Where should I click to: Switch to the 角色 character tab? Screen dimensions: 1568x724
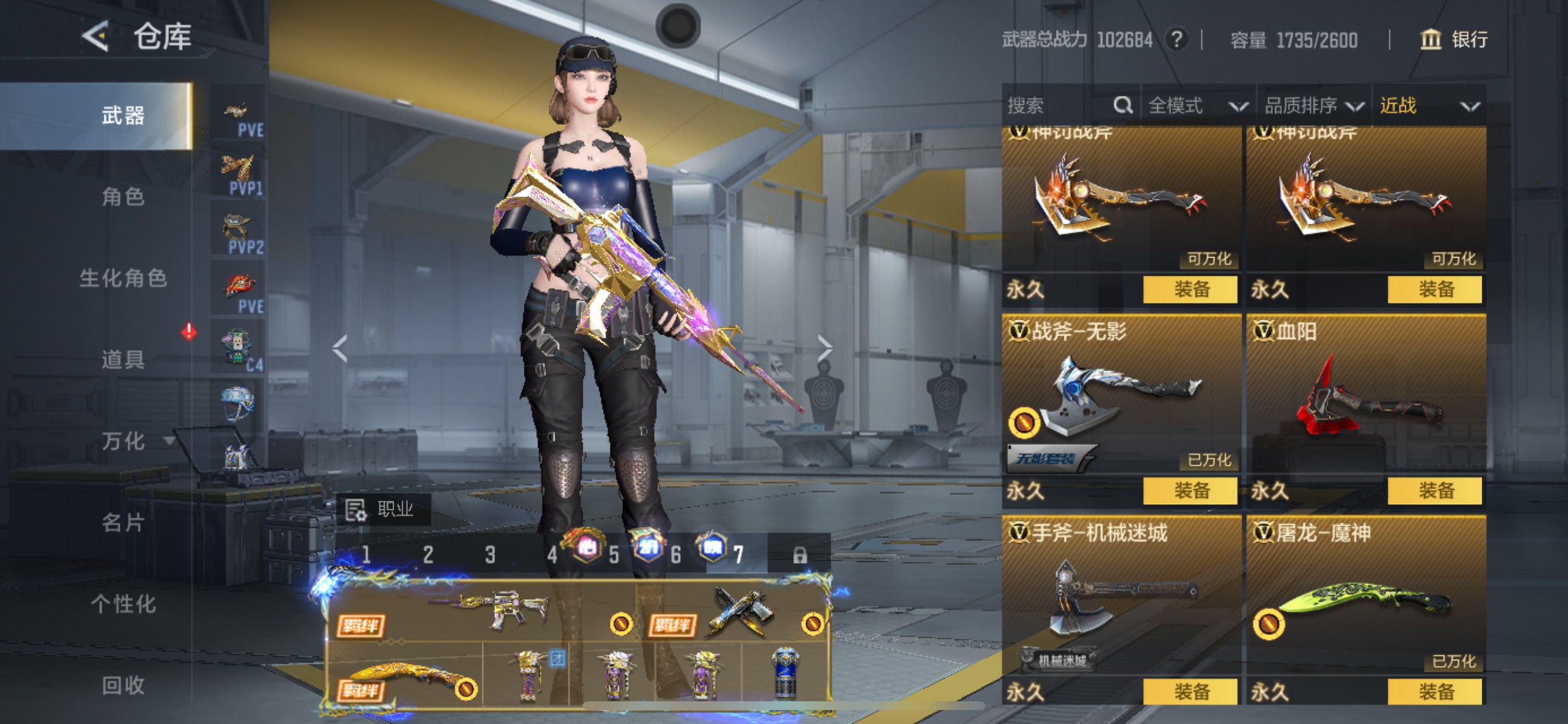click(x=123, y=196)
